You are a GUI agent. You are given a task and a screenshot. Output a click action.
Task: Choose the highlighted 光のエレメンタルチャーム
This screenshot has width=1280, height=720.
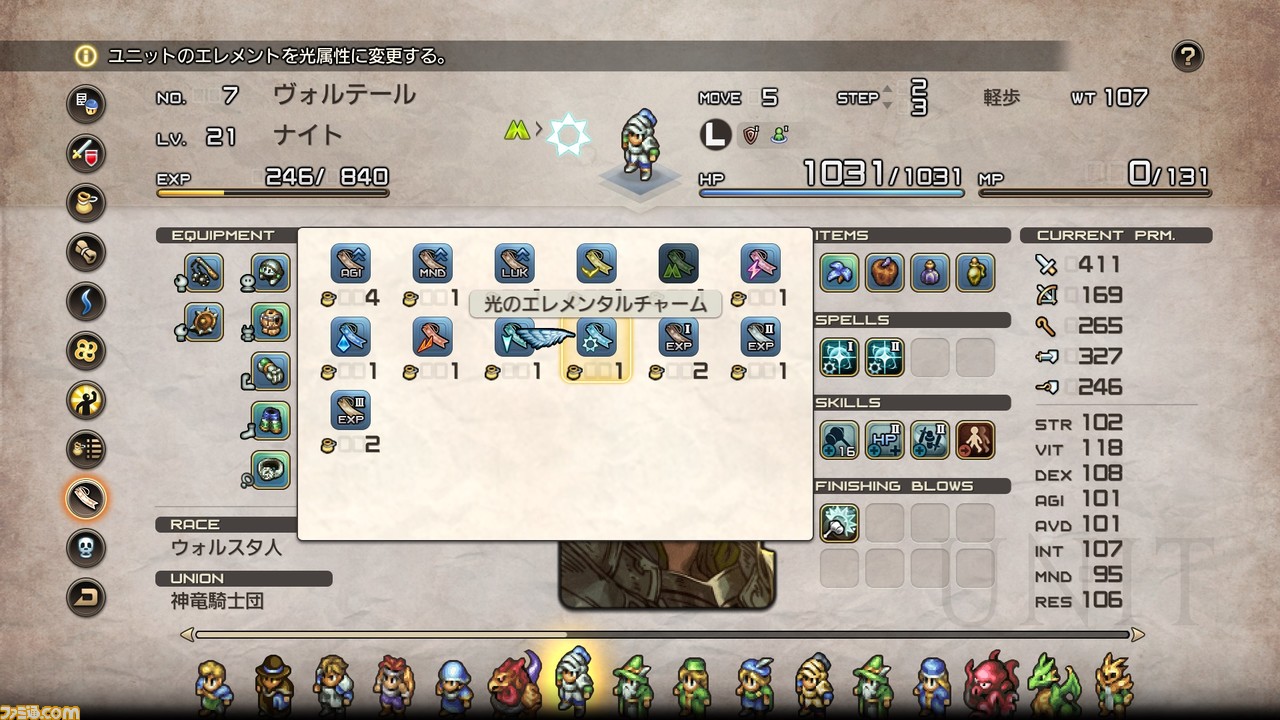pos(596,337)
